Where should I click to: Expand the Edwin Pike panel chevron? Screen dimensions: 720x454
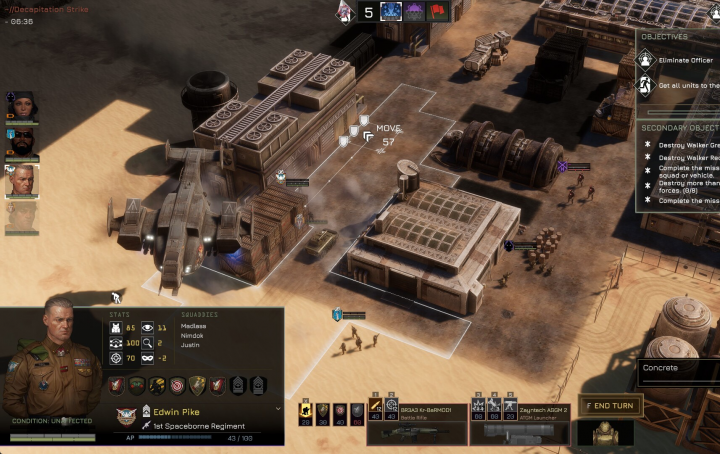pos(277,409)
